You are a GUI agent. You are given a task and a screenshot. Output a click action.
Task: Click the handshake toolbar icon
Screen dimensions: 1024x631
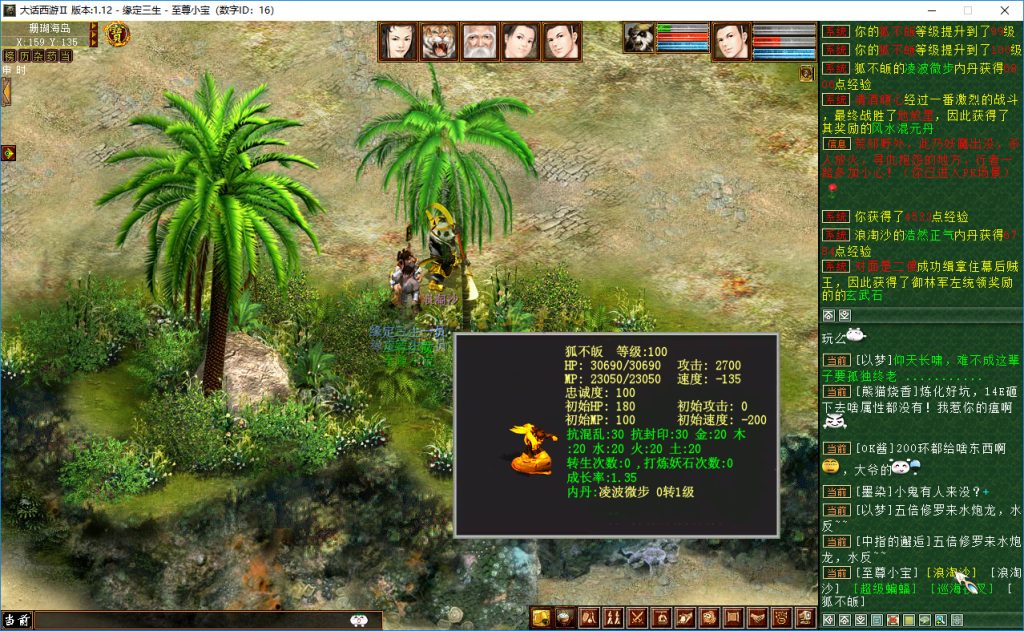pos(758,618)
